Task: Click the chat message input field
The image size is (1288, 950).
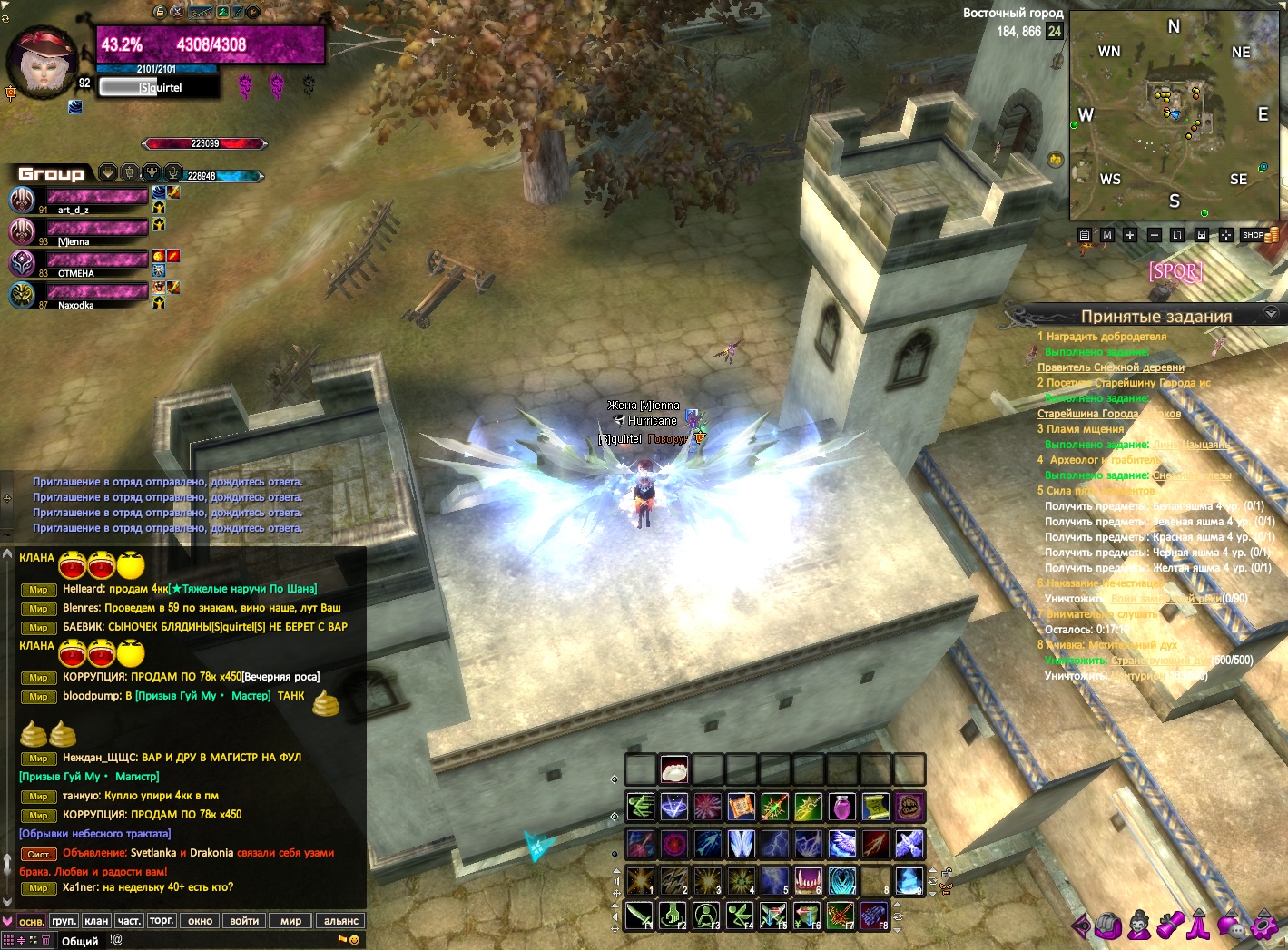Action: [x=227, y=940]
